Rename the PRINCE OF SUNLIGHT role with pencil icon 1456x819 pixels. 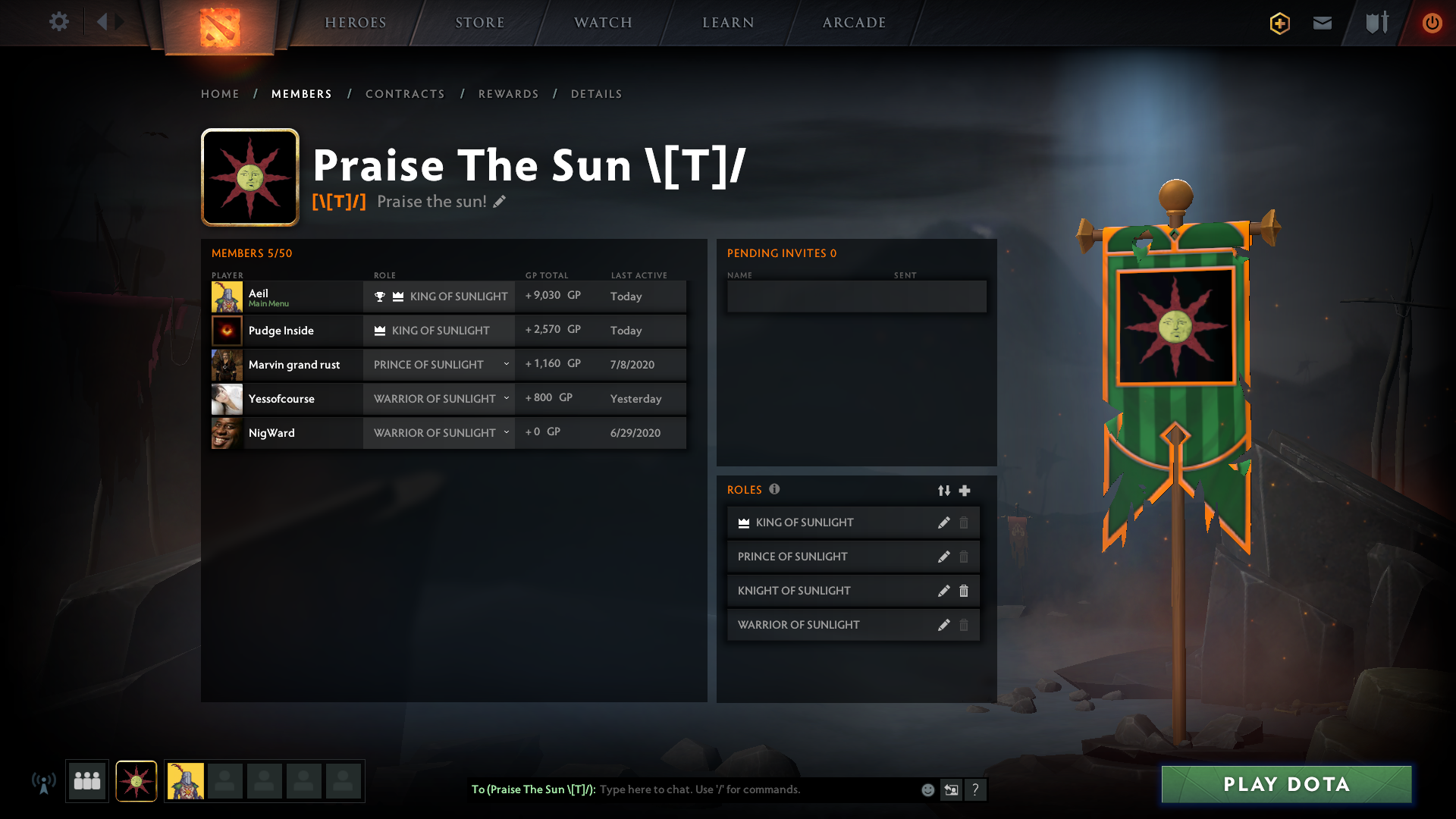(x=944, y=556)
